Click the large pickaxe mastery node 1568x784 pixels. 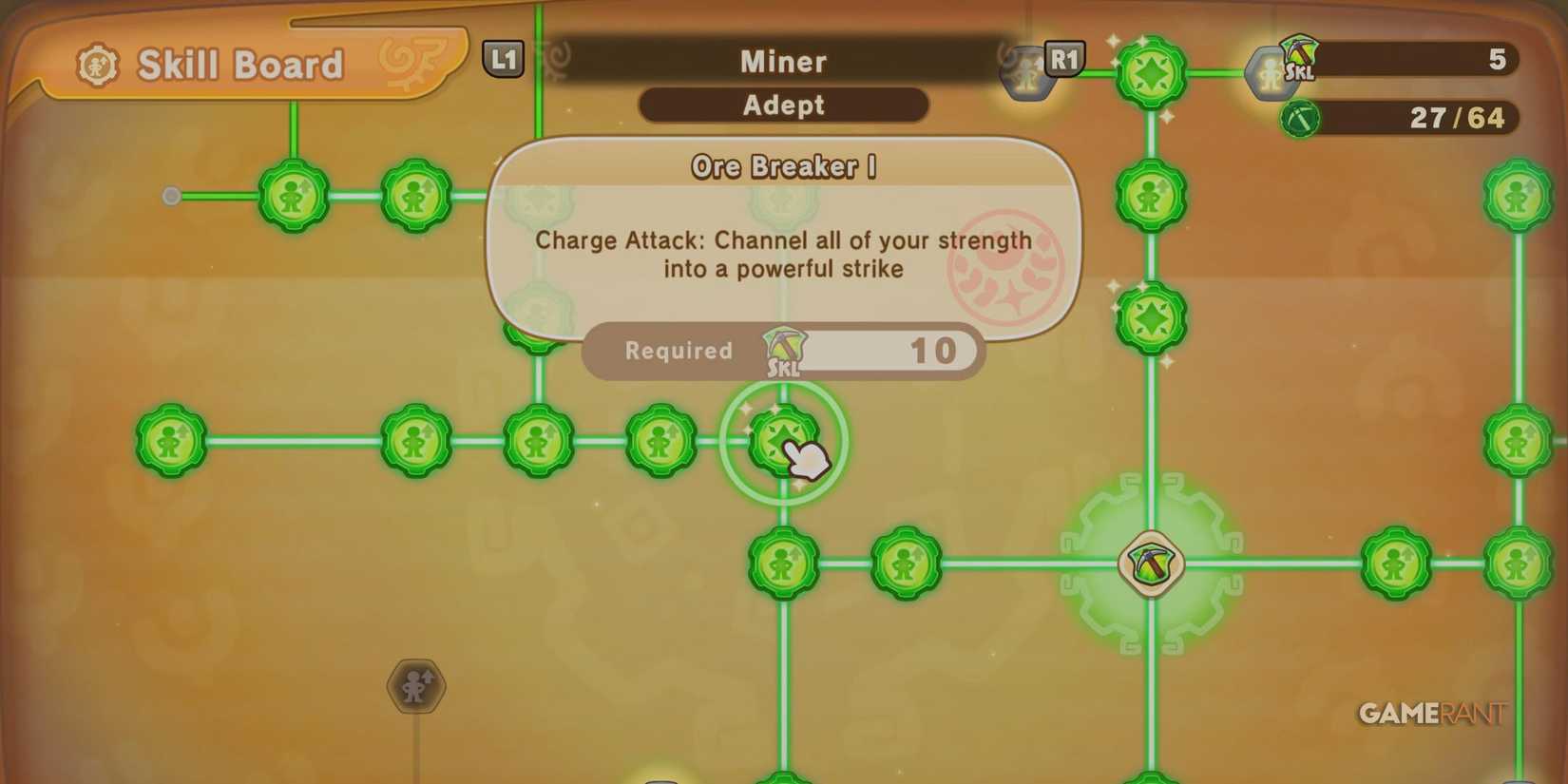[1149, 563]
